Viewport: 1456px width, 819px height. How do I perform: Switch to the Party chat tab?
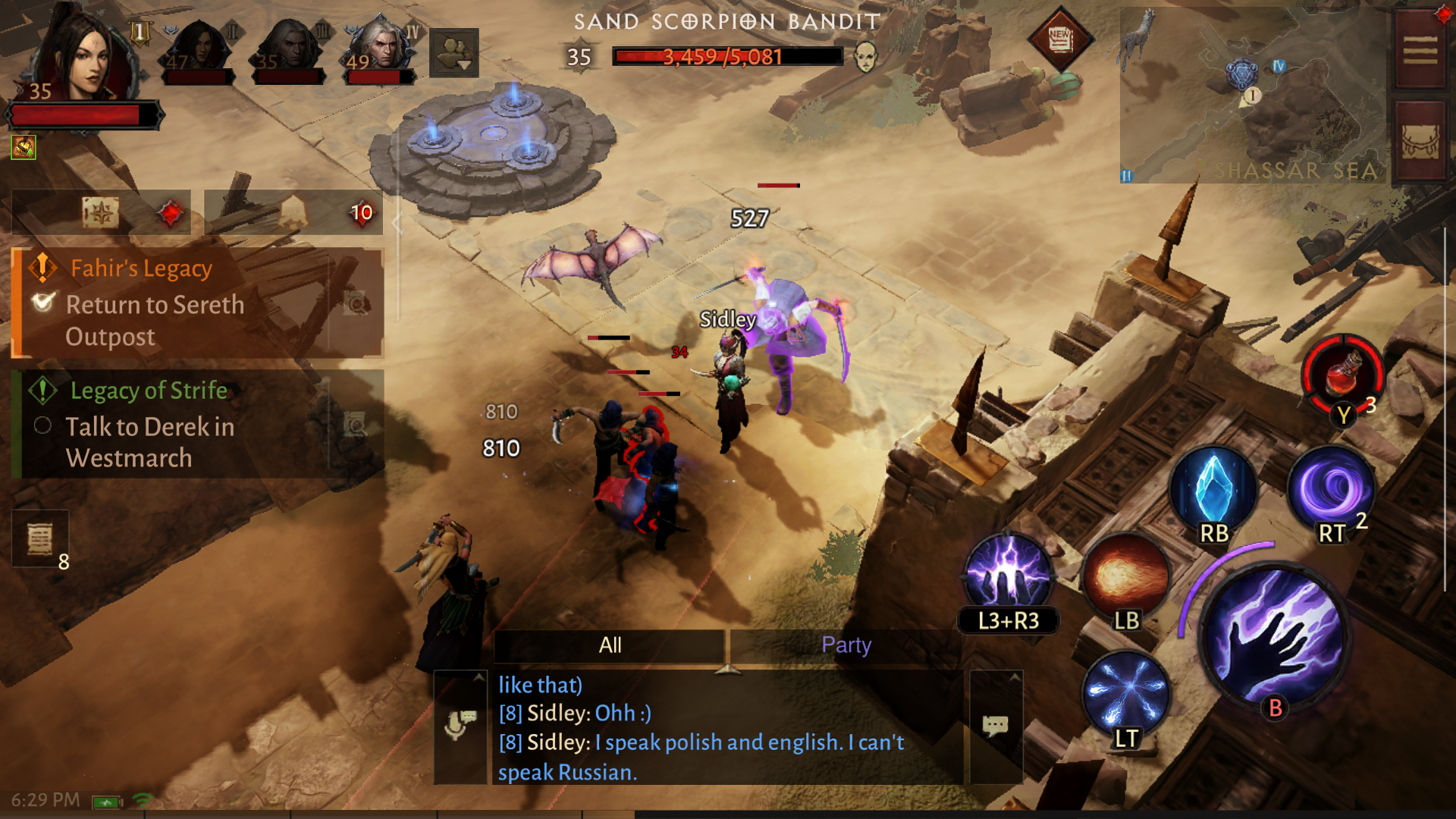click(x=846, y=645)
